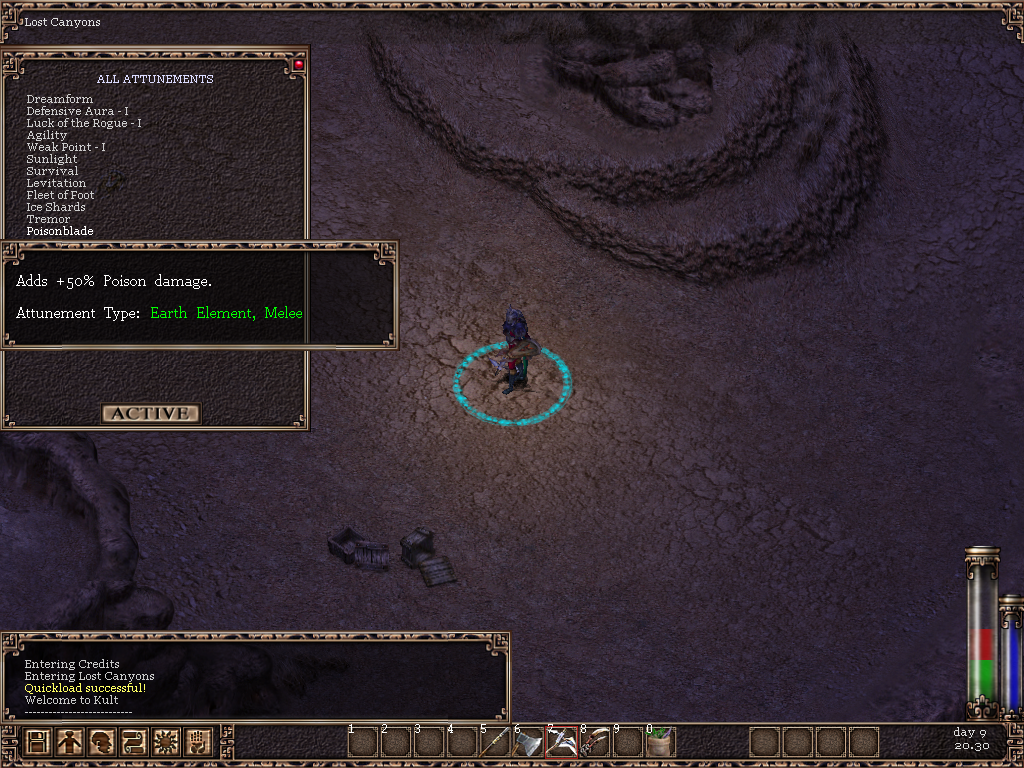Select the Dreamform attunement
This screenshot has height=768, width=1024.
click(60, 99)
